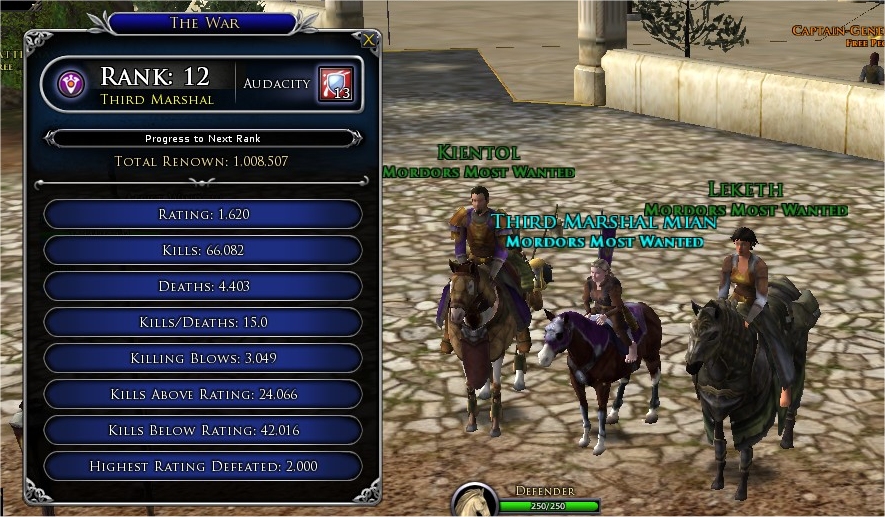The height and width of the screenshot is (517, 885).
Task: Close The War panel
Action: click(x=369, y=40)
